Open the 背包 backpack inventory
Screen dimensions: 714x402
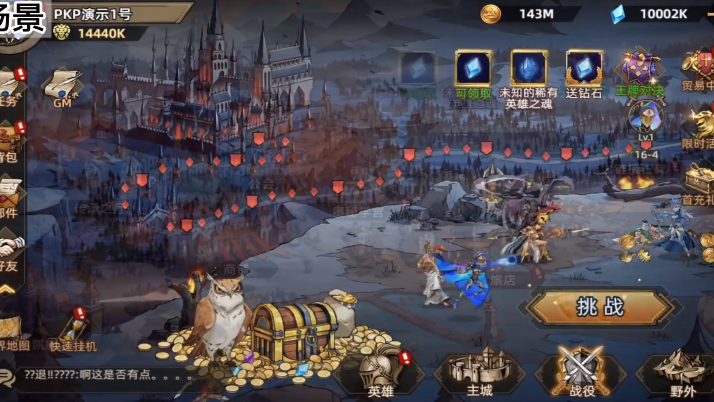point(10,140)
